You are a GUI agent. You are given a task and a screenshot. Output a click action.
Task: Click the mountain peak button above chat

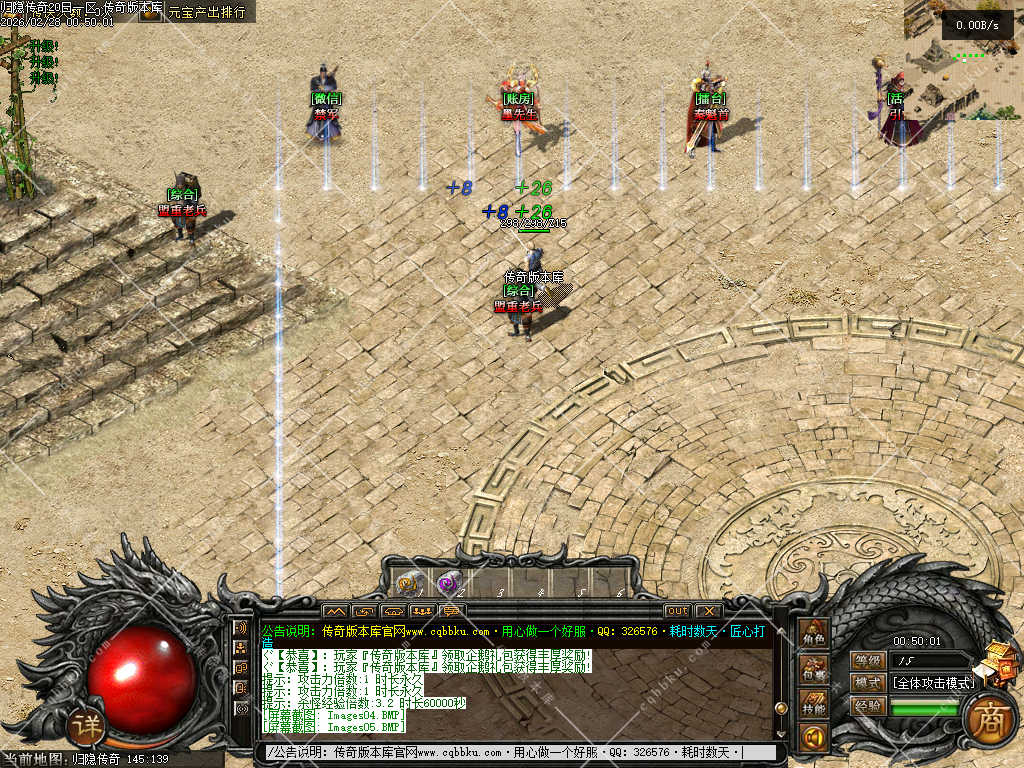334,610
